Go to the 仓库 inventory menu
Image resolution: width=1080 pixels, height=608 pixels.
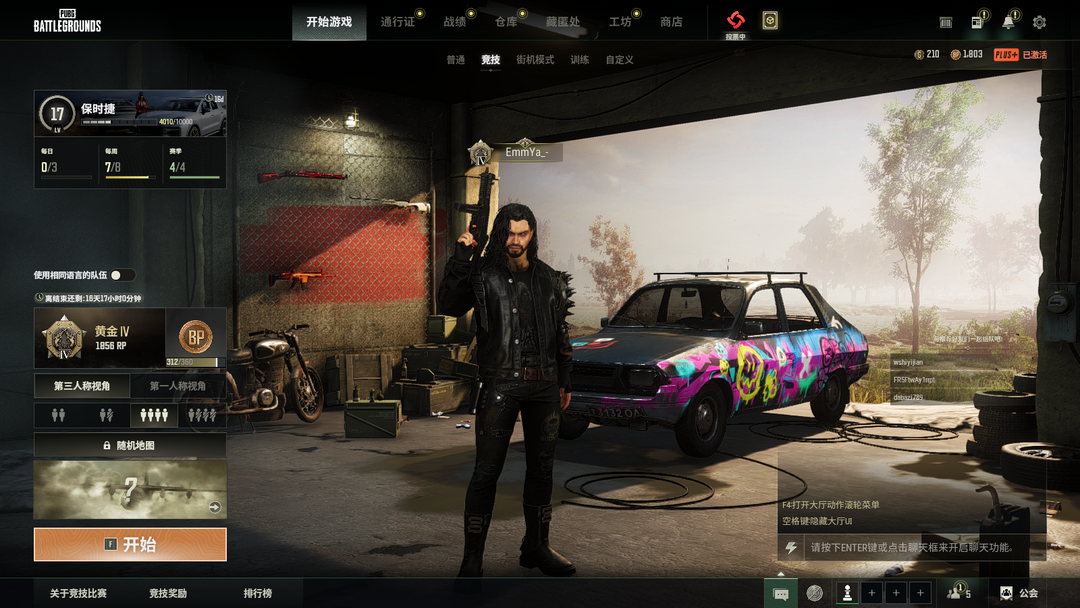506,22
